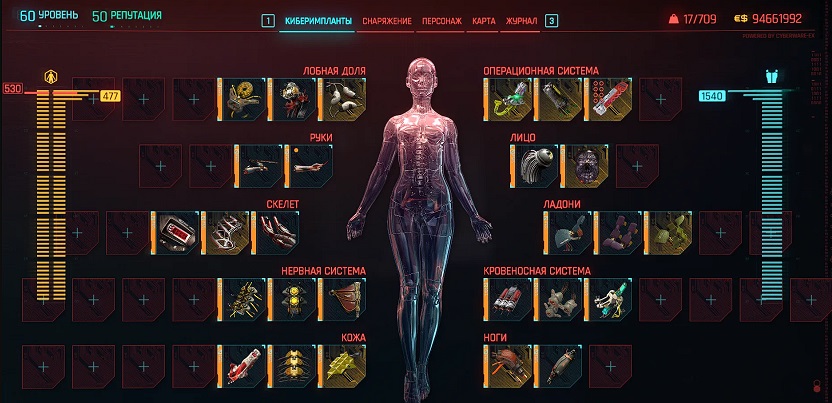Select the red-dotted device in Операционная система

tap(608, 98)
